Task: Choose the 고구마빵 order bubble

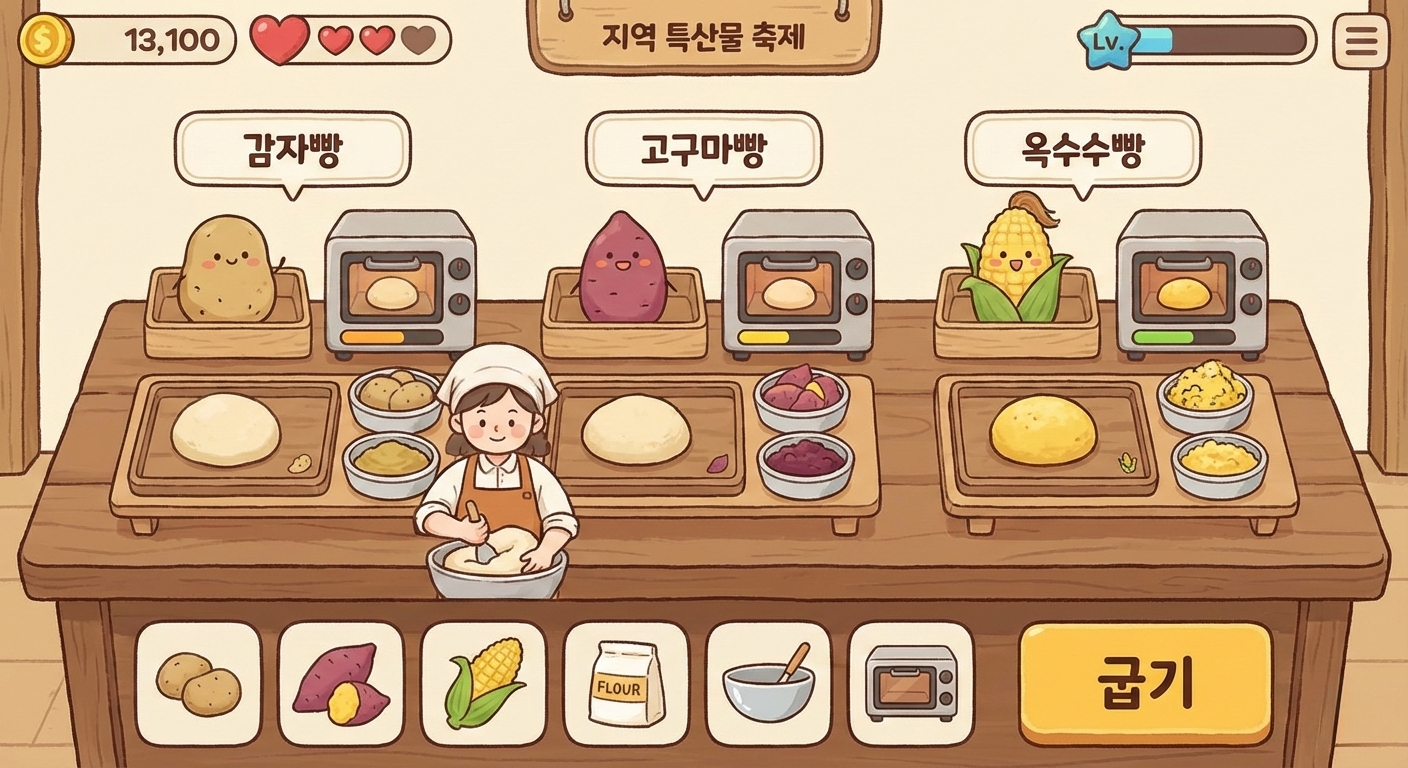Action: point(703,149)
